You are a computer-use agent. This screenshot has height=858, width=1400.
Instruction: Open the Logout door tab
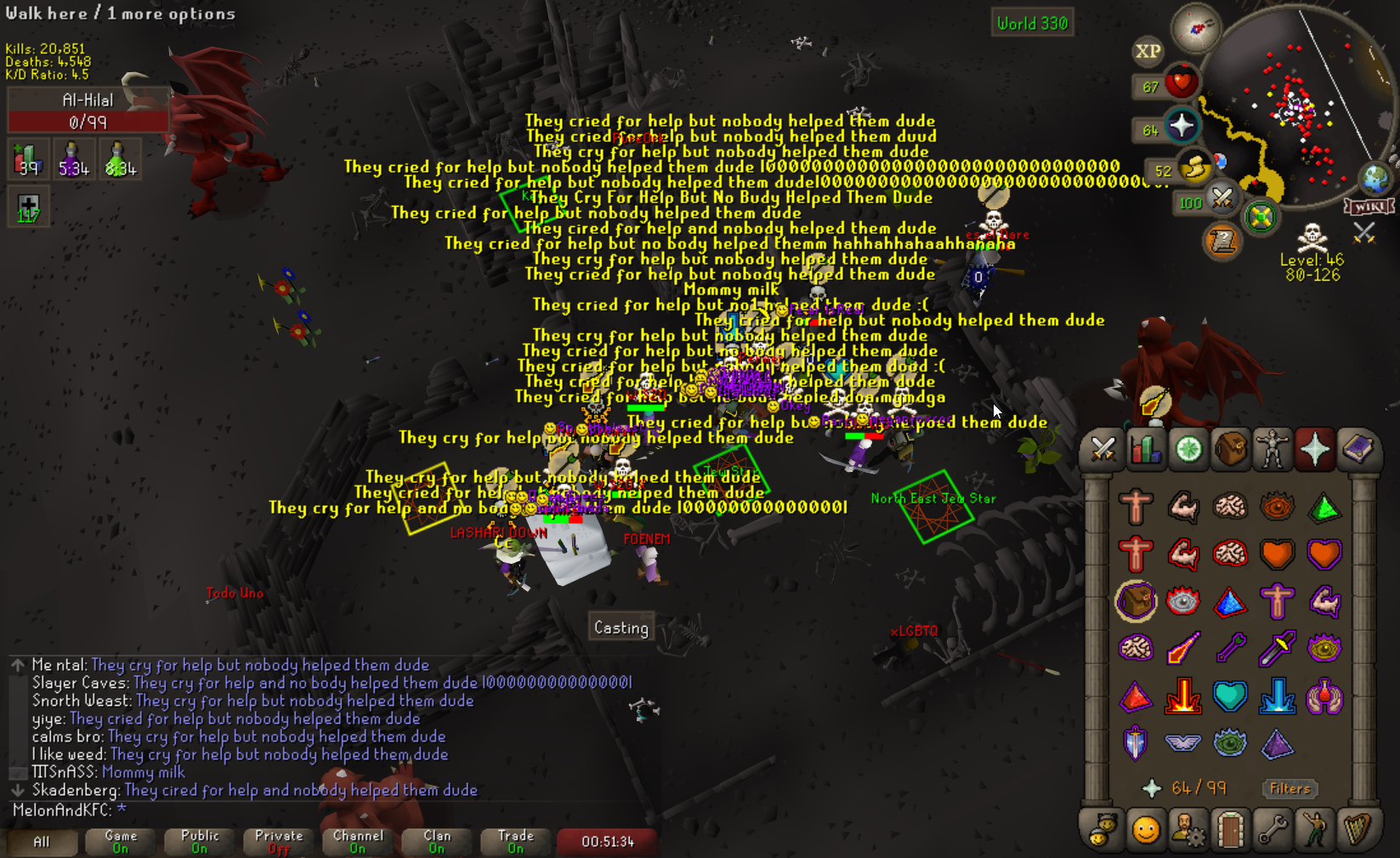tap(1230, 829)
